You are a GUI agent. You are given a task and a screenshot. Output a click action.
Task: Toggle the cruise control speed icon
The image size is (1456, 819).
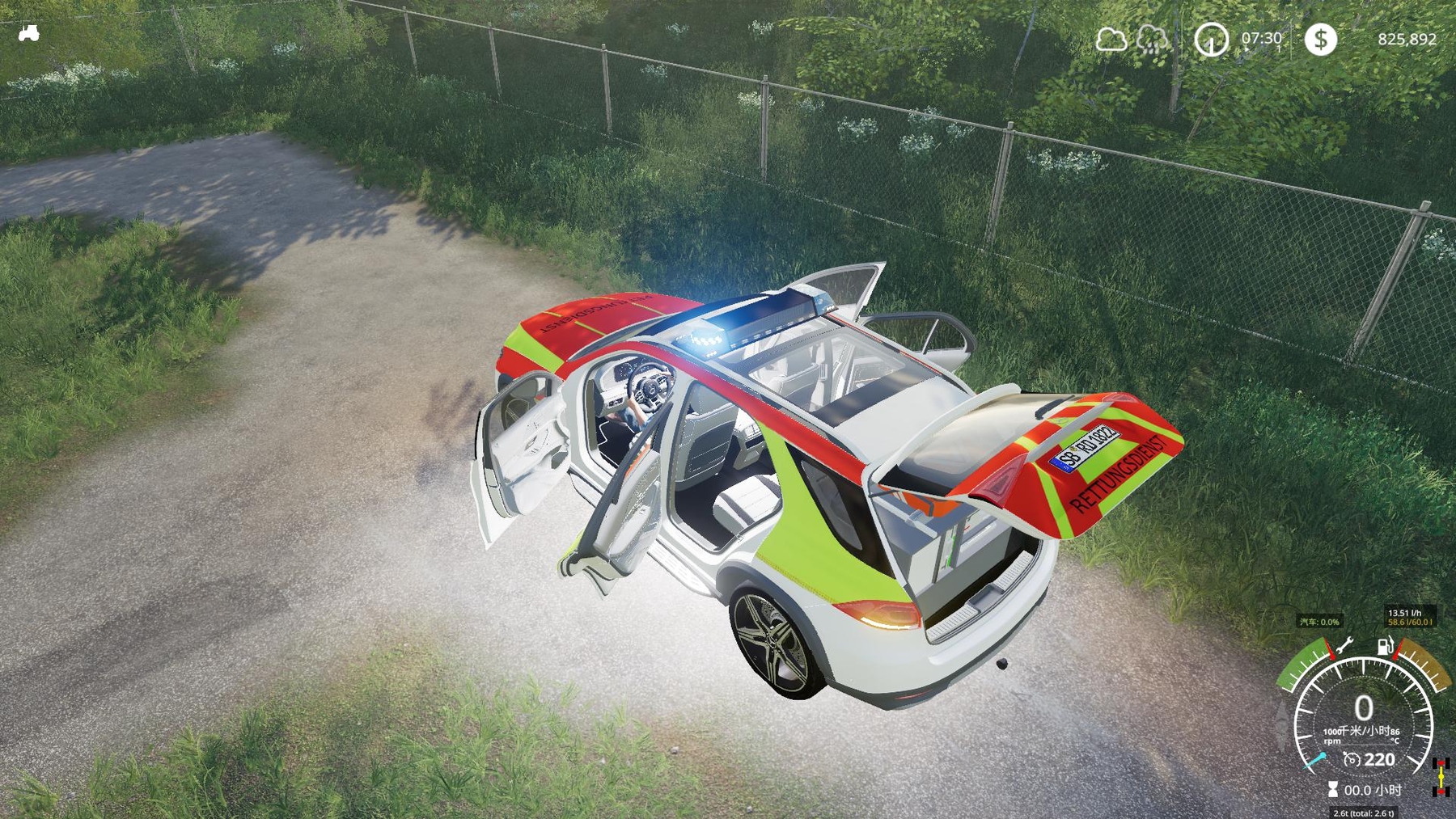click(x=1352, y=759)
